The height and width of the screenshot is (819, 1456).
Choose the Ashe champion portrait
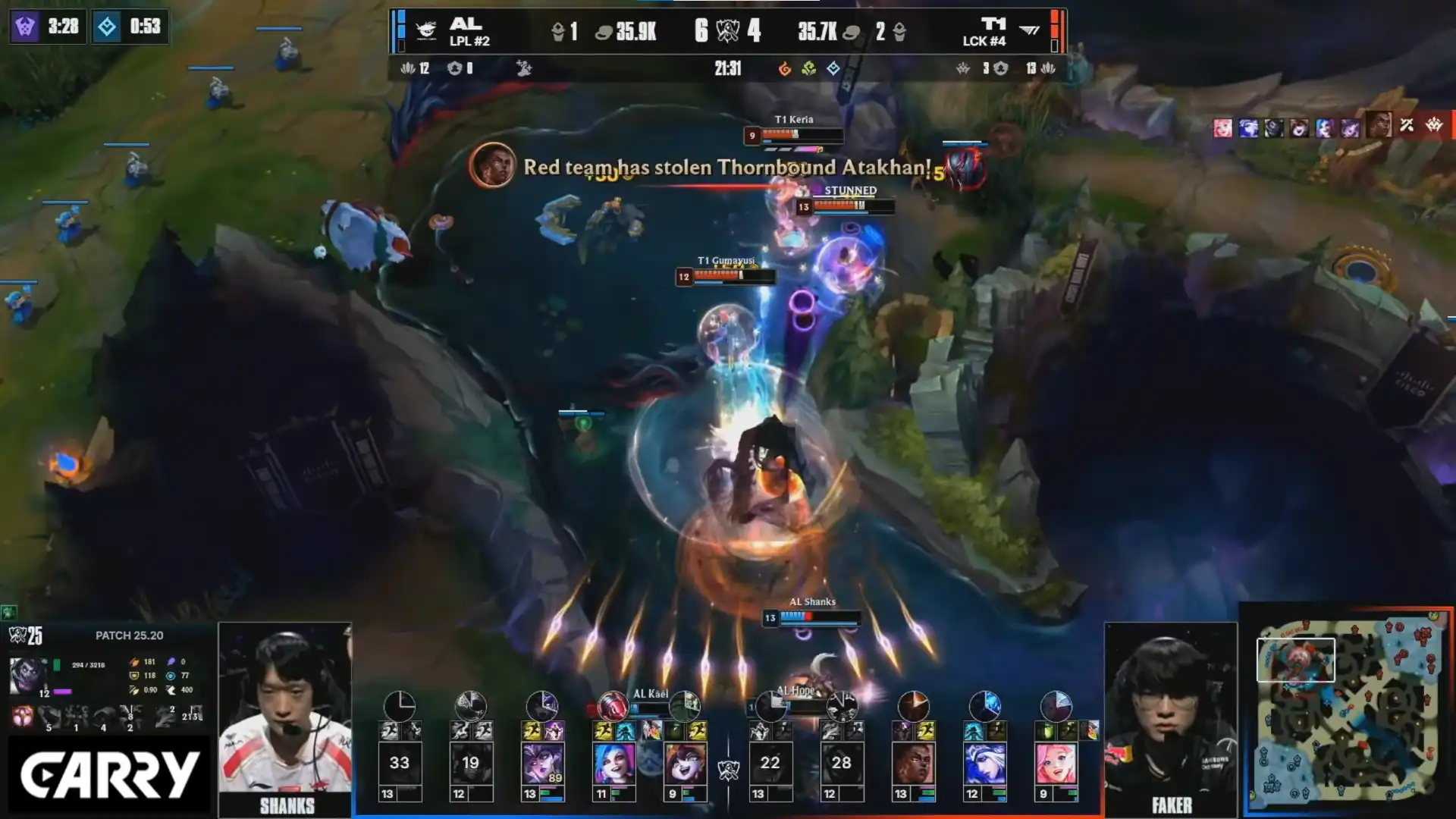[984, 763]
